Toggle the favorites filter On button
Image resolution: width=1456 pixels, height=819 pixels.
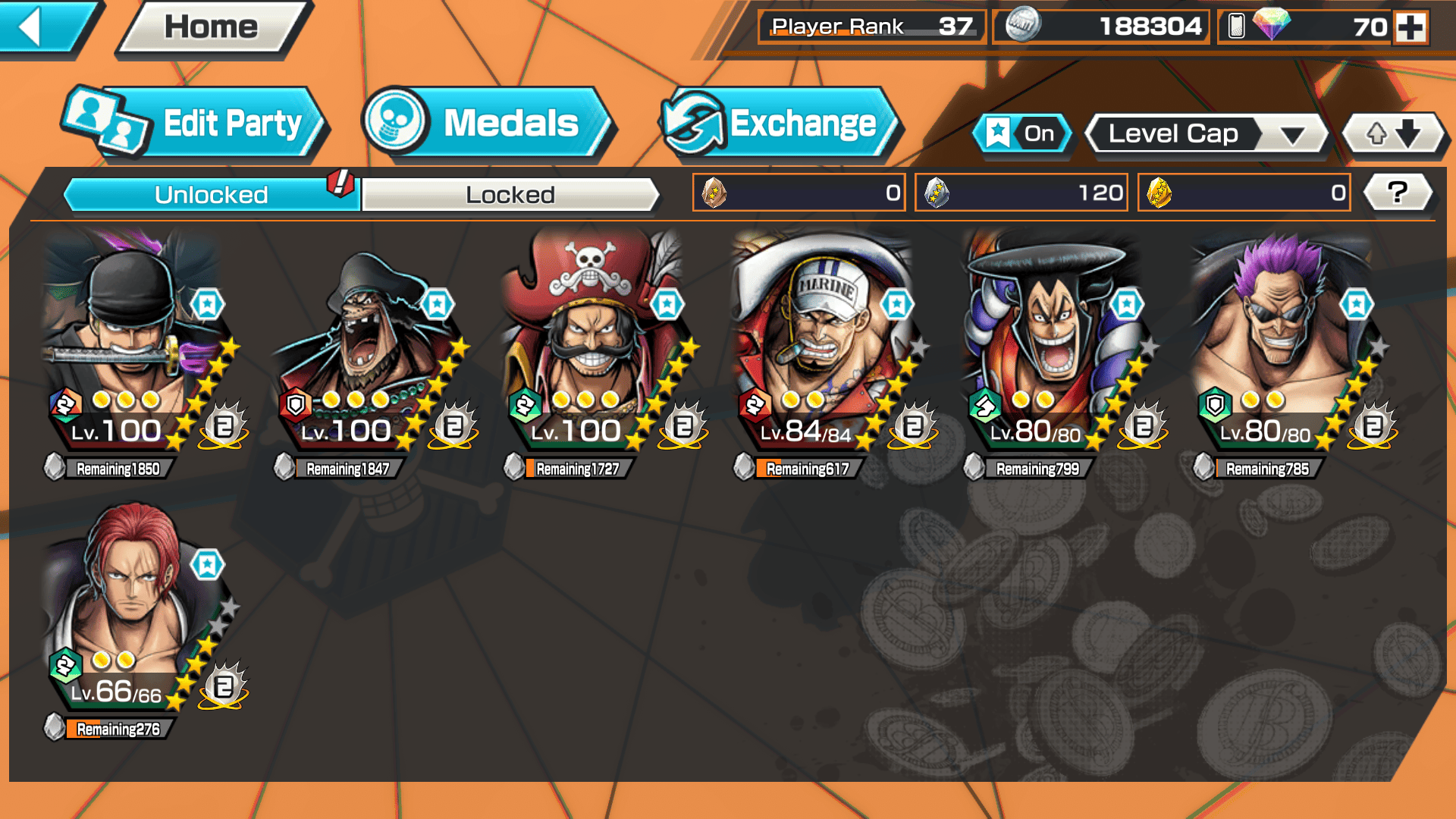pyautogui.click(x=1021, y=134)
